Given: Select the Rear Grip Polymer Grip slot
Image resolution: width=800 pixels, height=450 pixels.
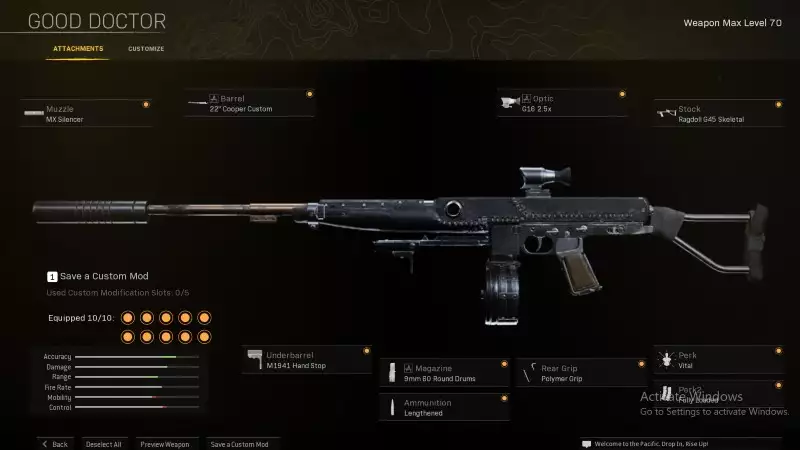Looking at the screenshot, I should tap(580, 372).
